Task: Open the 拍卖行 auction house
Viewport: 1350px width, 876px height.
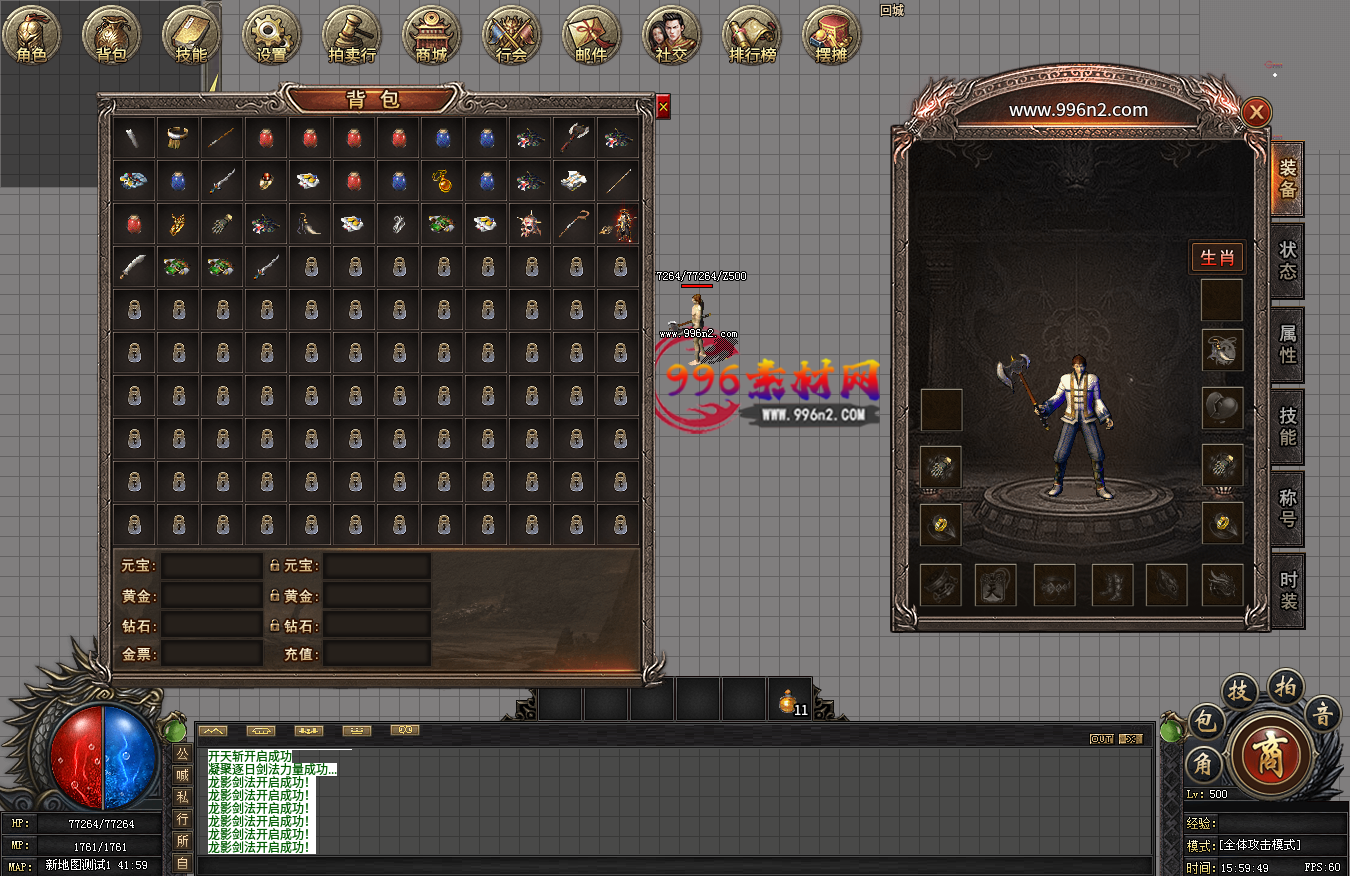Action: [351, 36]
